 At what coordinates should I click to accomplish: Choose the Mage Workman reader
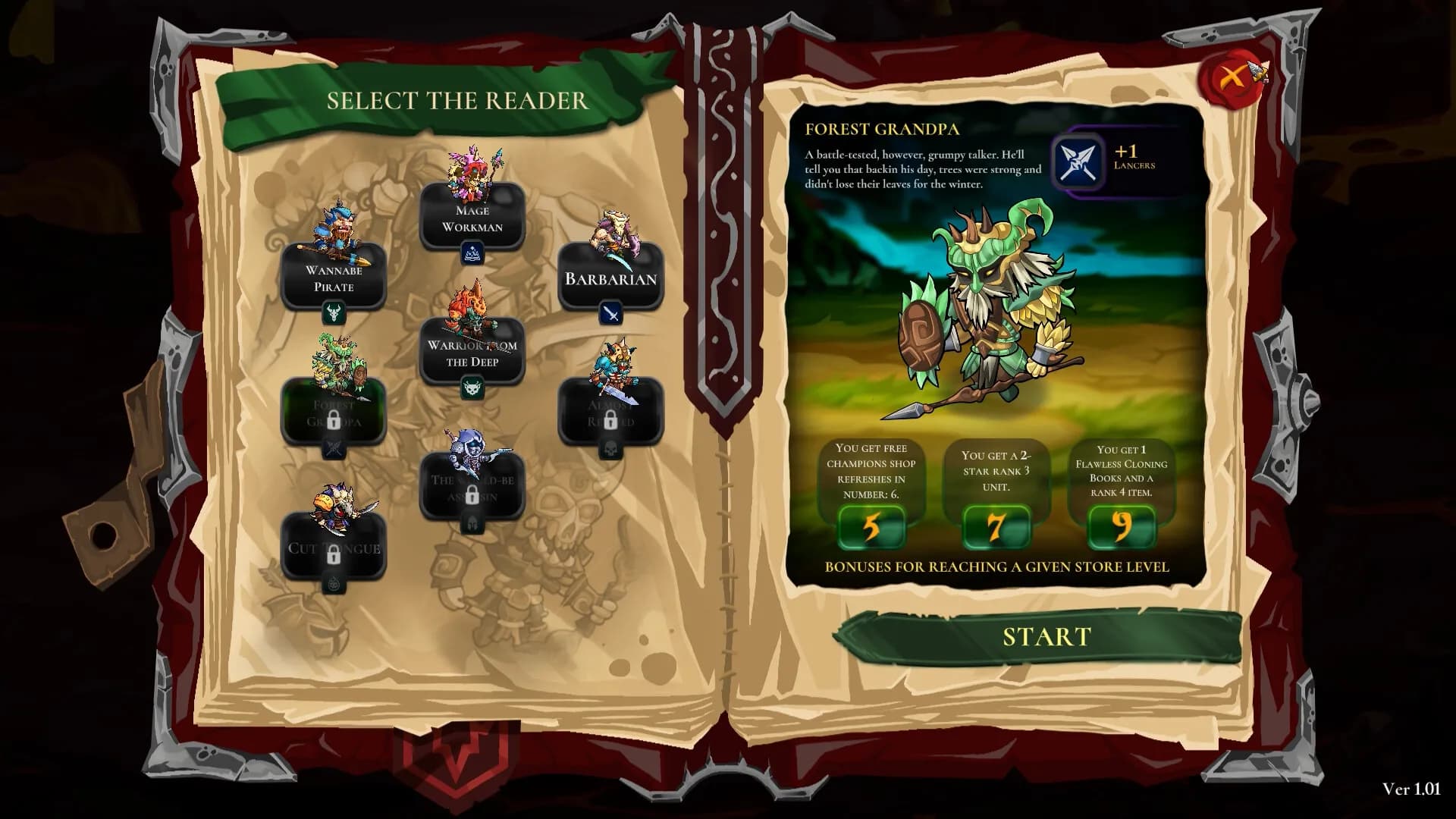point(472,218)
